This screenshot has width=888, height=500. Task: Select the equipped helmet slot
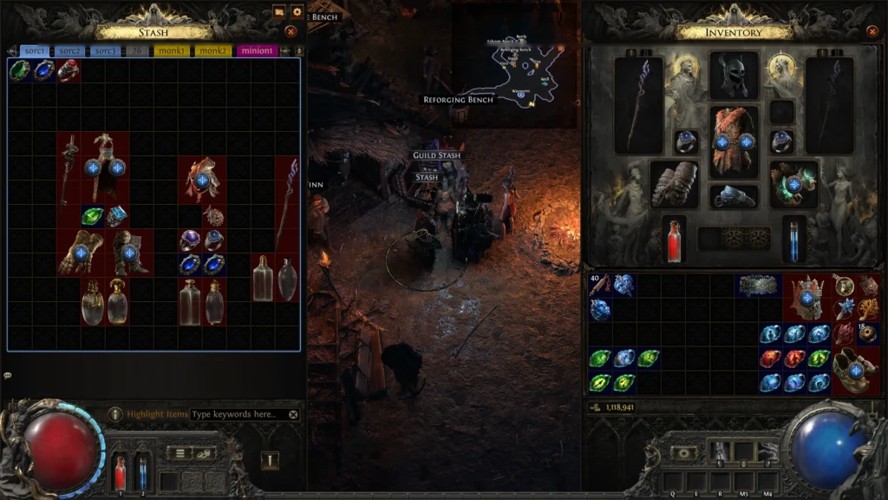pos(734,77)
